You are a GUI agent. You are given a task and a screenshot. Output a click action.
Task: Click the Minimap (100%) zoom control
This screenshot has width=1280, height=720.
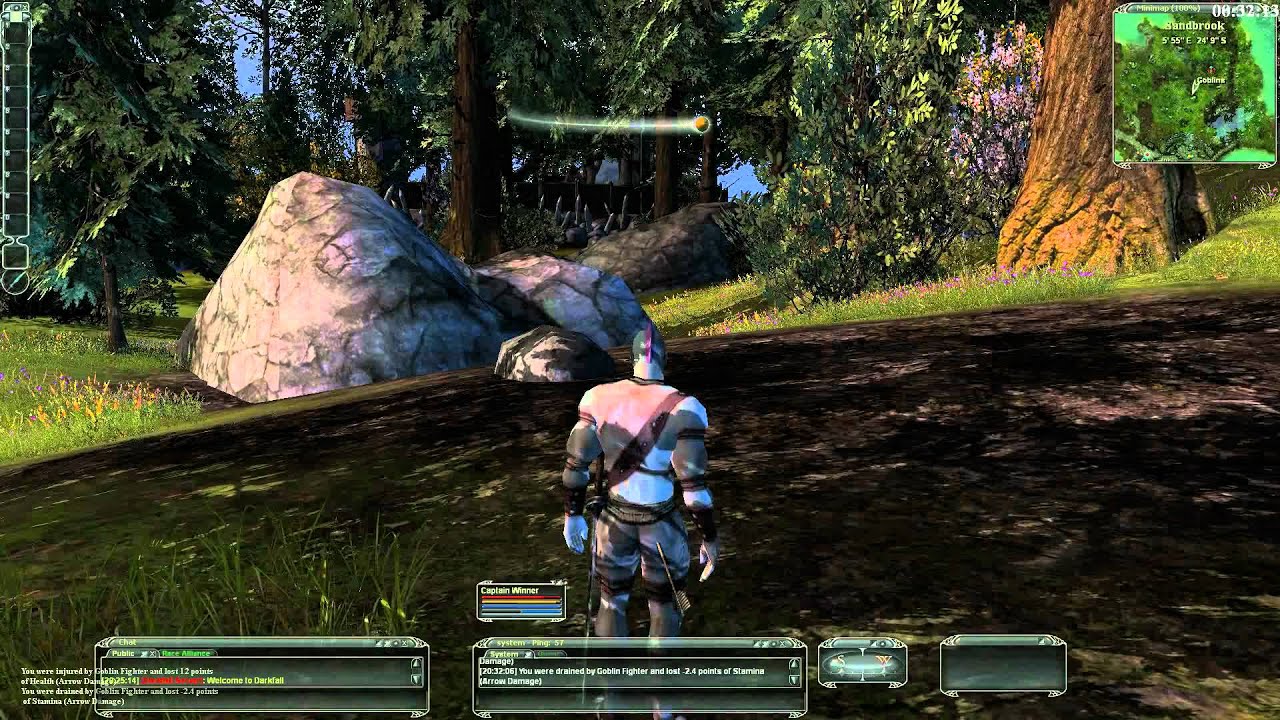pos(1168,8)
